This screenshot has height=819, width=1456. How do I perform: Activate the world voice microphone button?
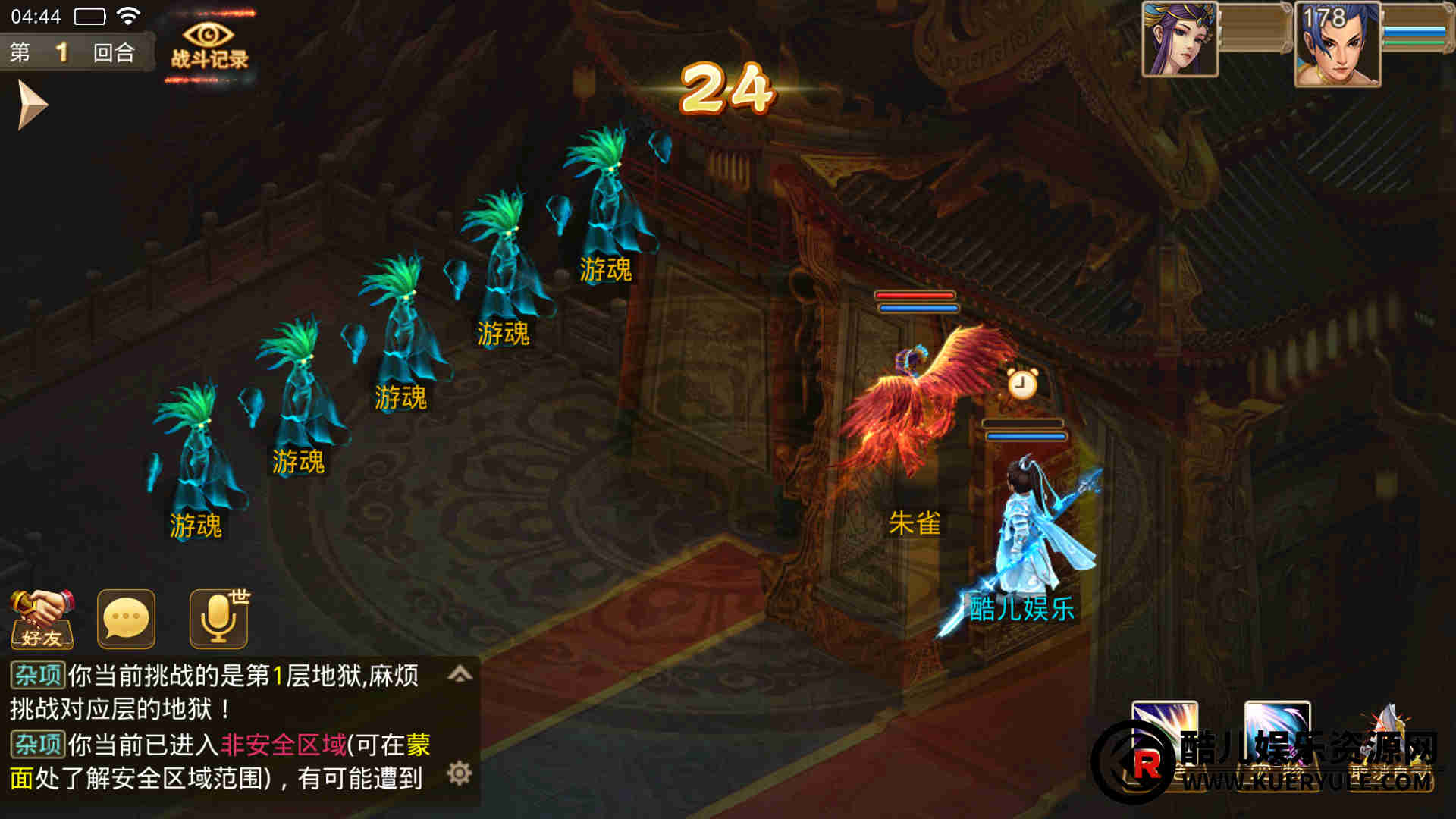point(218,620)
